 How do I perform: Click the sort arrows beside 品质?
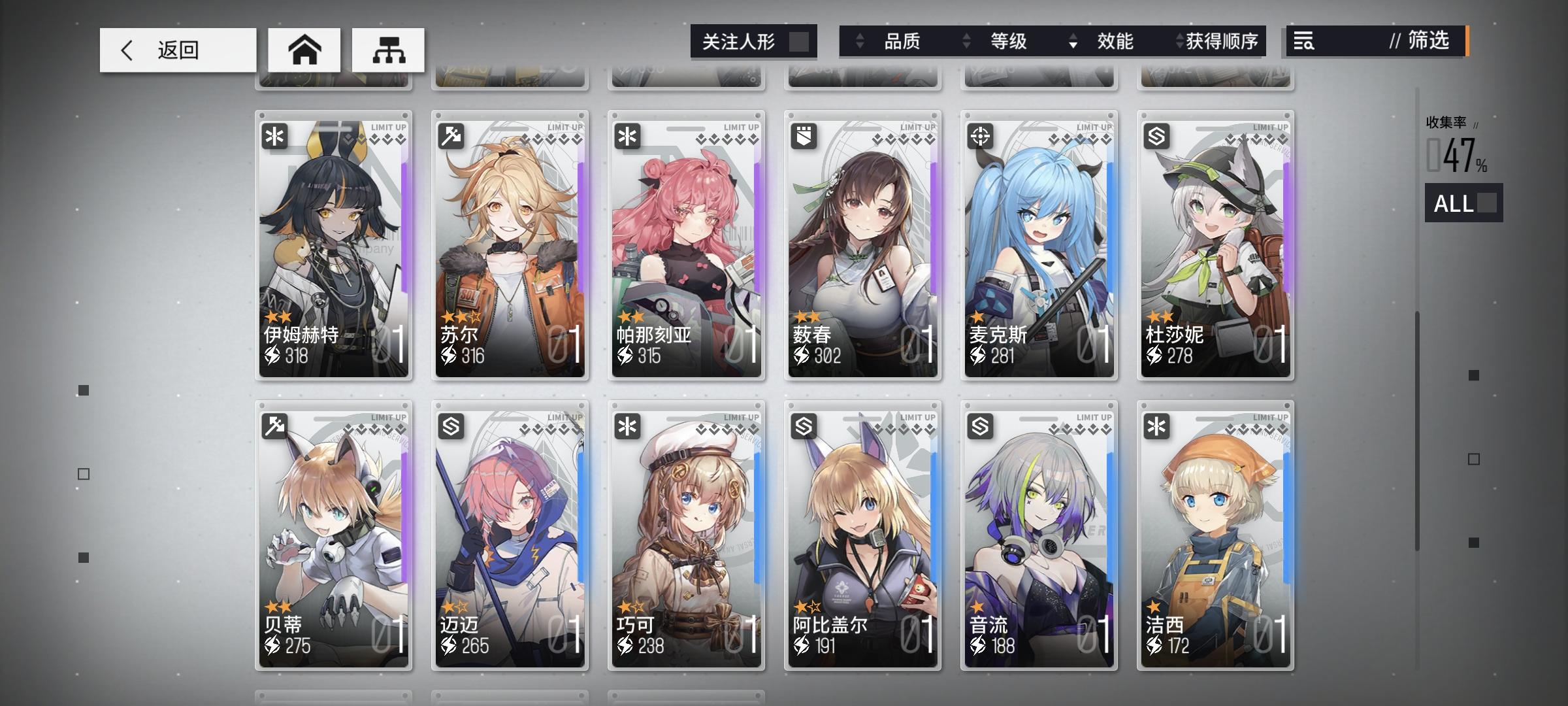point(859,42)
